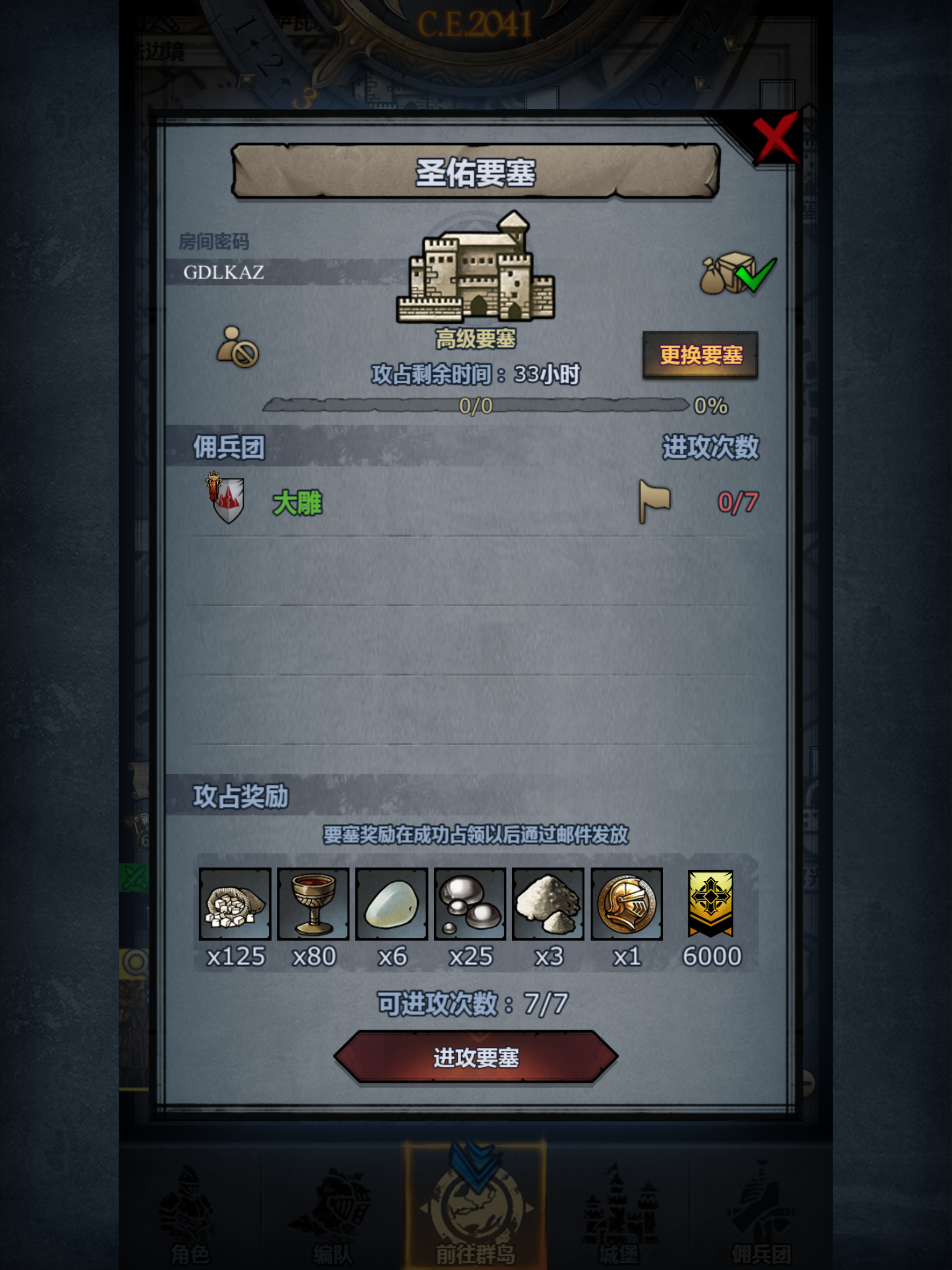Screen dimensions: 952x1270
Task: Tap the x6 egg reward item
Action: pyautogui.click(x=392, y=903)
